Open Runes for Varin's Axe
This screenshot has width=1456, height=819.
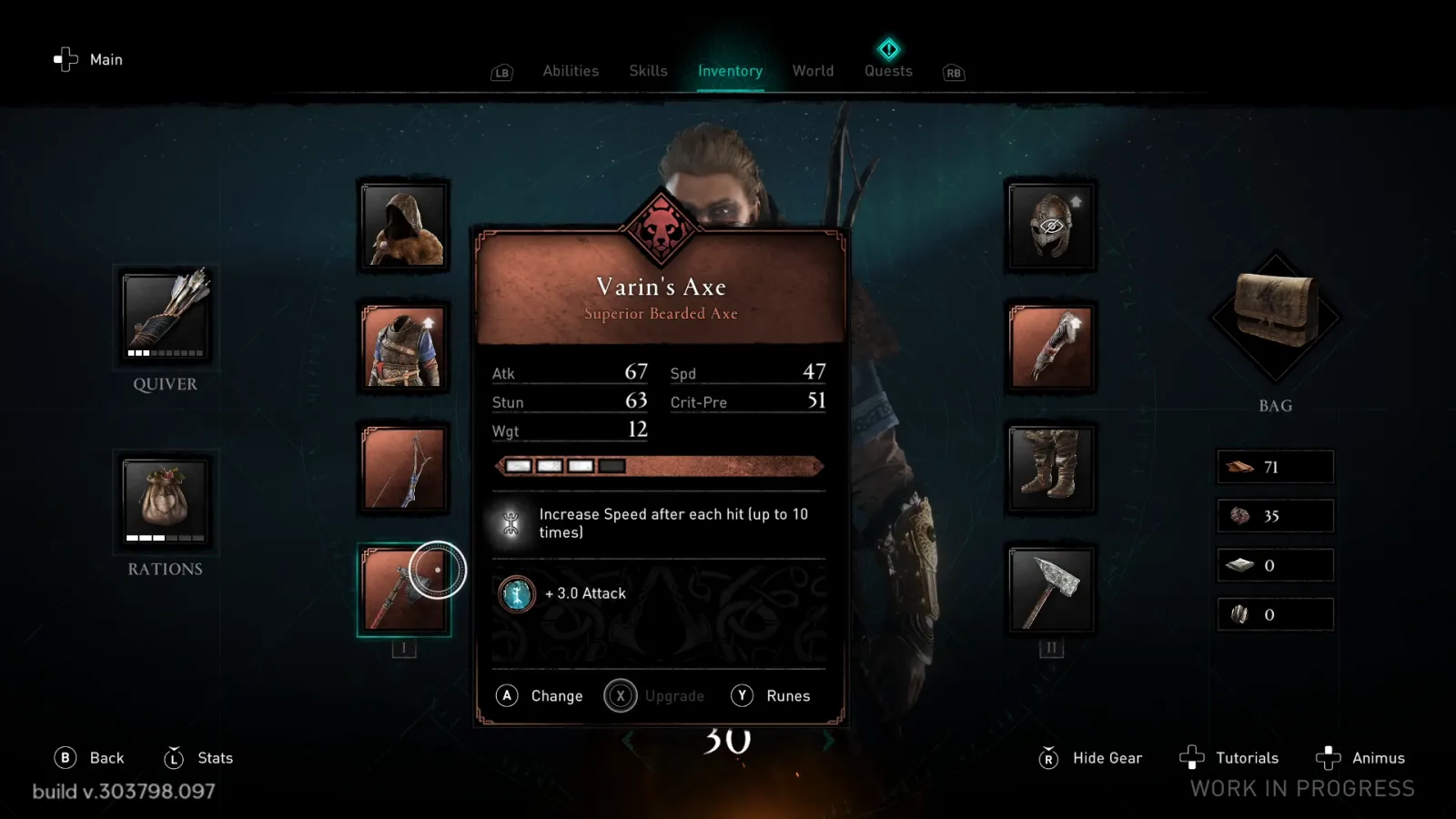tap(771, 696)
